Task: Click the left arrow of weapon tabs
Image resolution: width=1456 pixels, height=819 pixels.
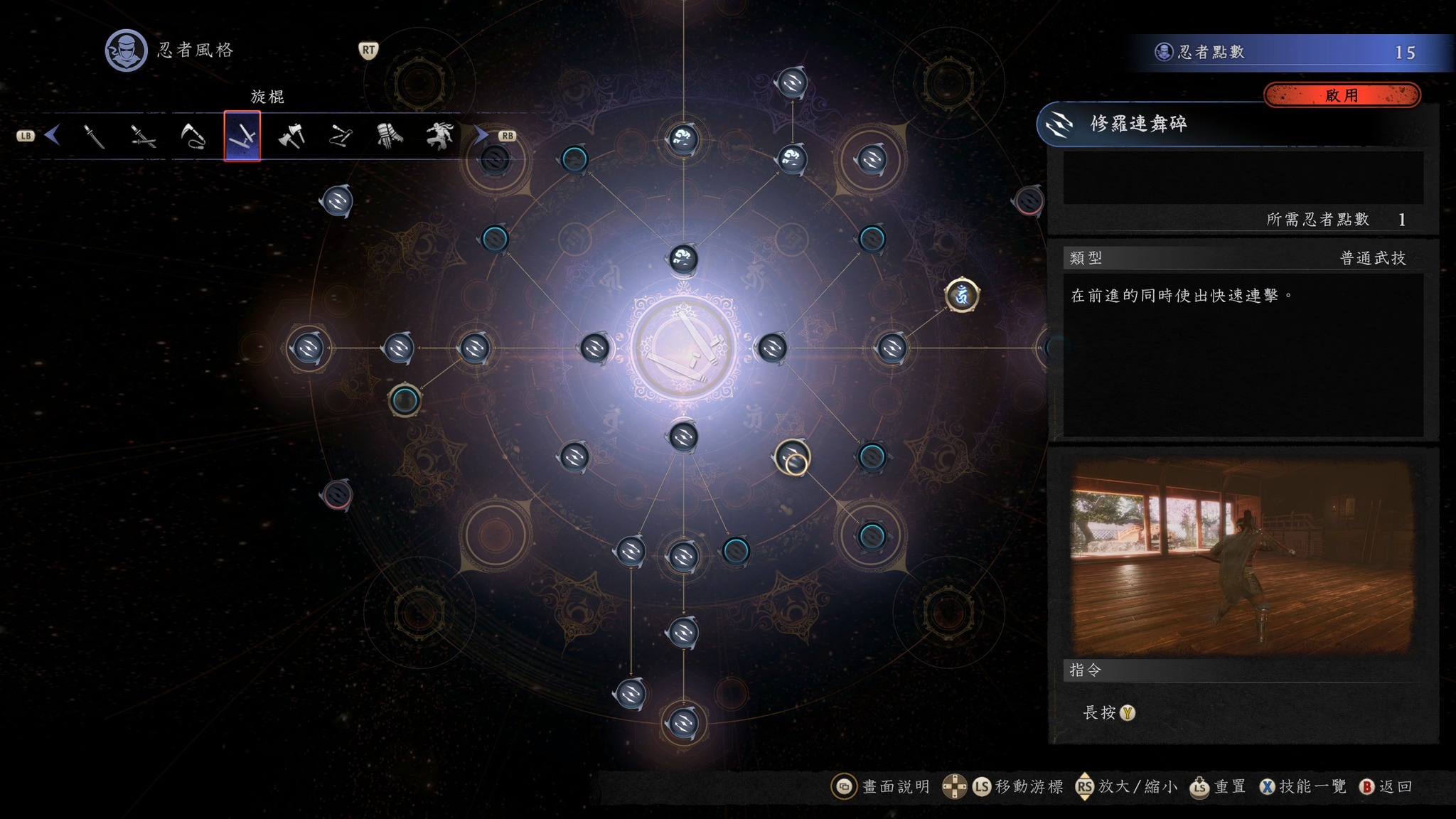Action: click(52, 135)
